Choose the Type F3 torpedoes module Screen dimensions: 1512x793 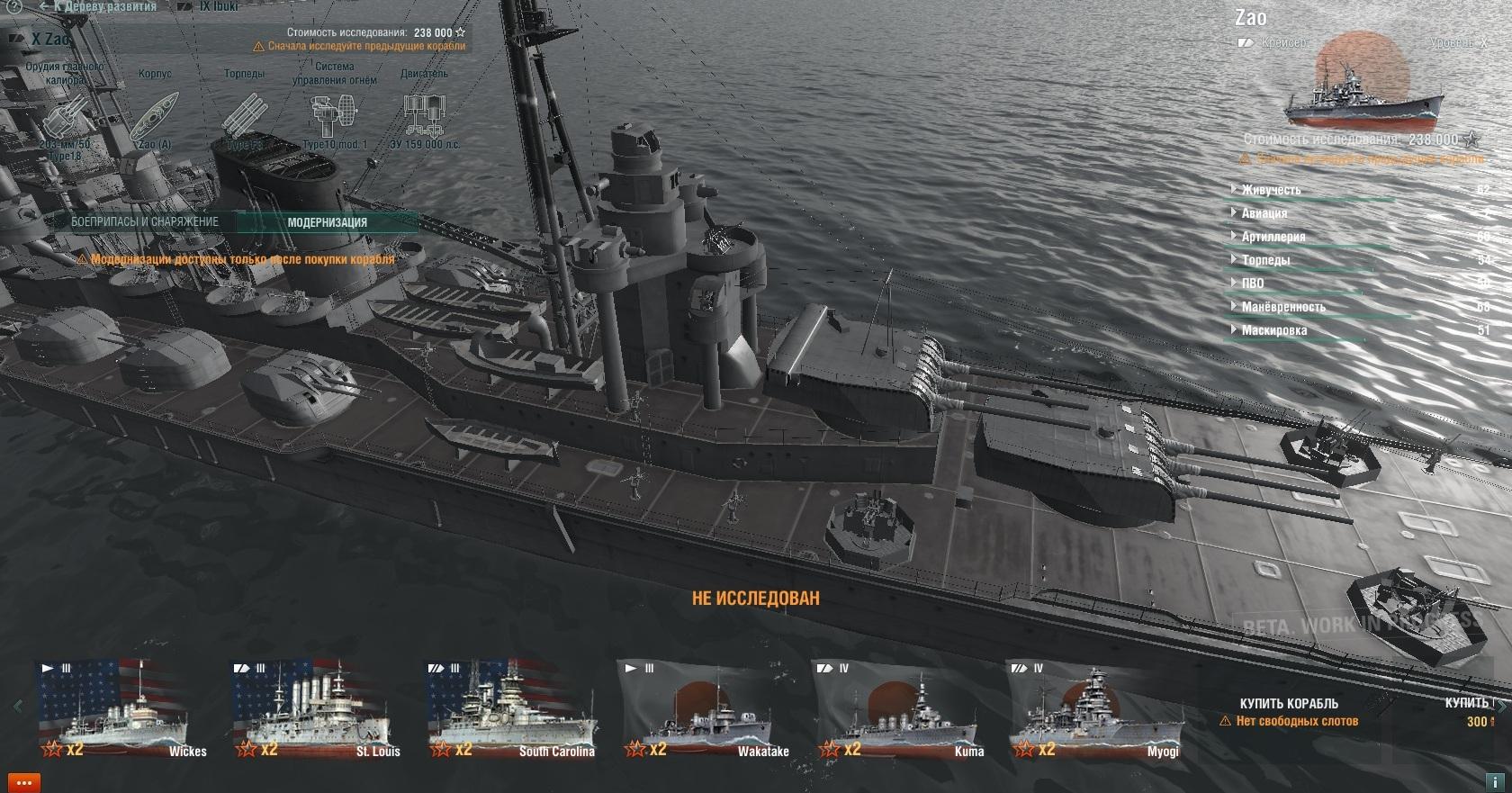[244, 119]
